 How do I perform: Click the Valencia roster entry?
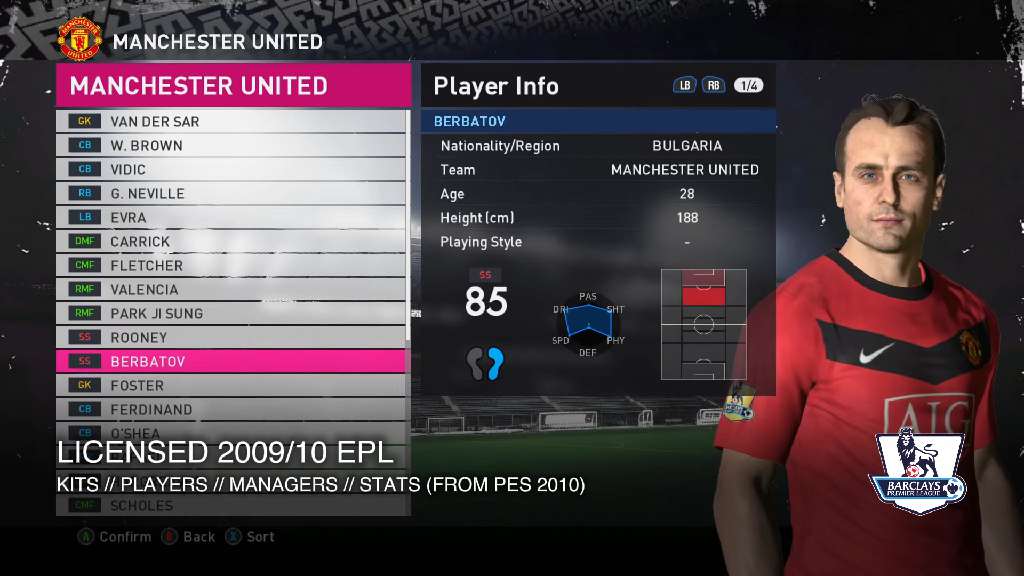[x=232, y=289]
